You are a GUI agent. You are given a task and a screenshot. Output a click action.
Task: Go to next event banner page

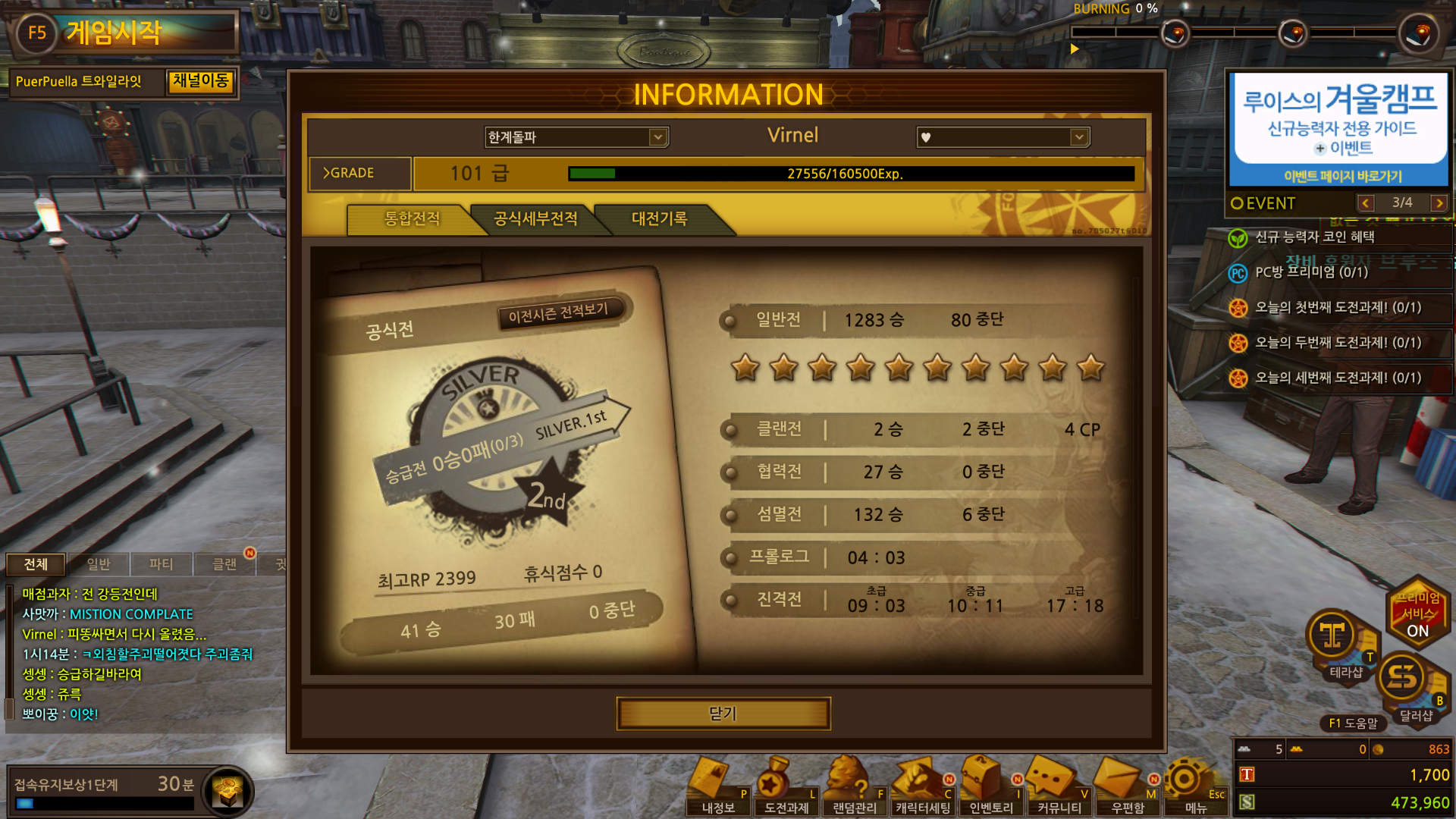click(1439, 203)
